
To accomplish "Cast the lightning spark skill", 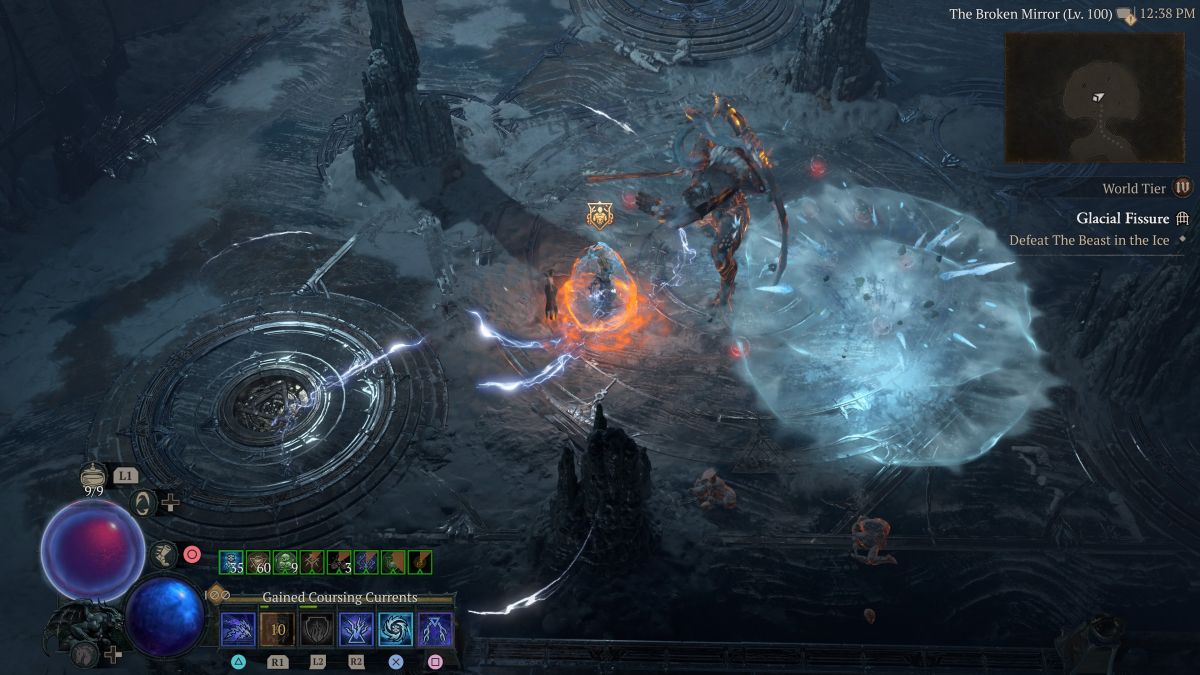I will pos(238,630).
